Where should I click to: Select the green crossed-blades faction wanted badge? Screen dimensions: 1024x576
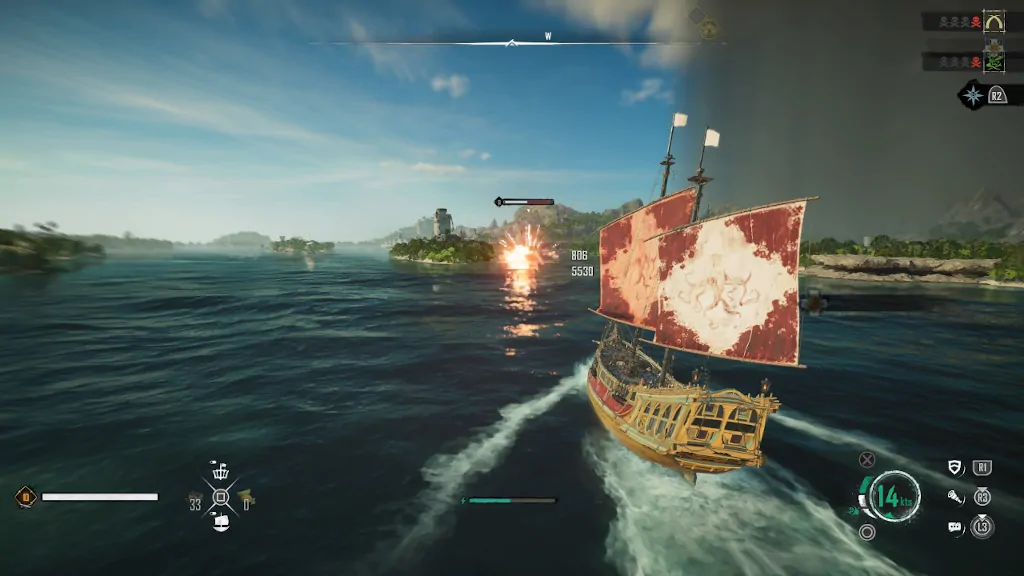point(993,62)
